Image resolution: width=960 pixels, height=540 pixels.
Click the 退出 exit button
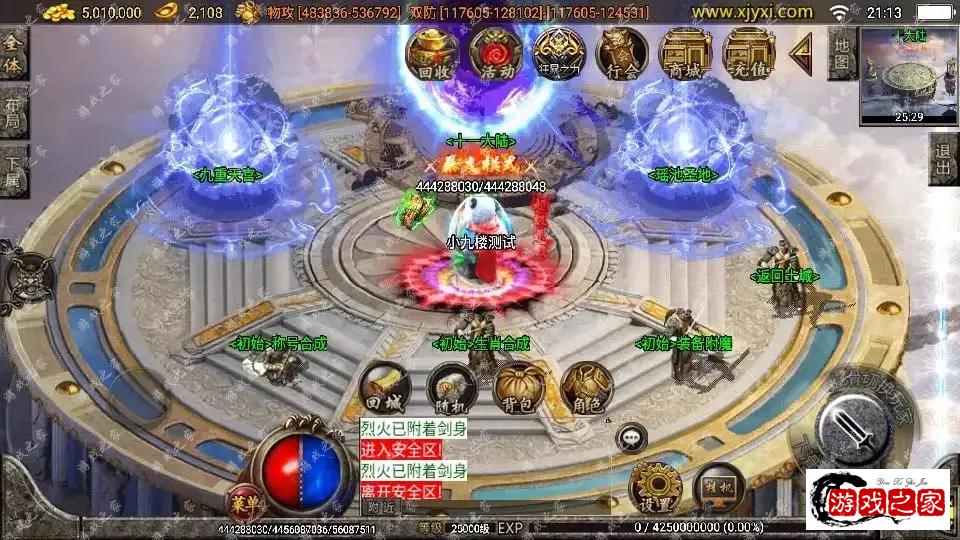[x=942, y=159]
